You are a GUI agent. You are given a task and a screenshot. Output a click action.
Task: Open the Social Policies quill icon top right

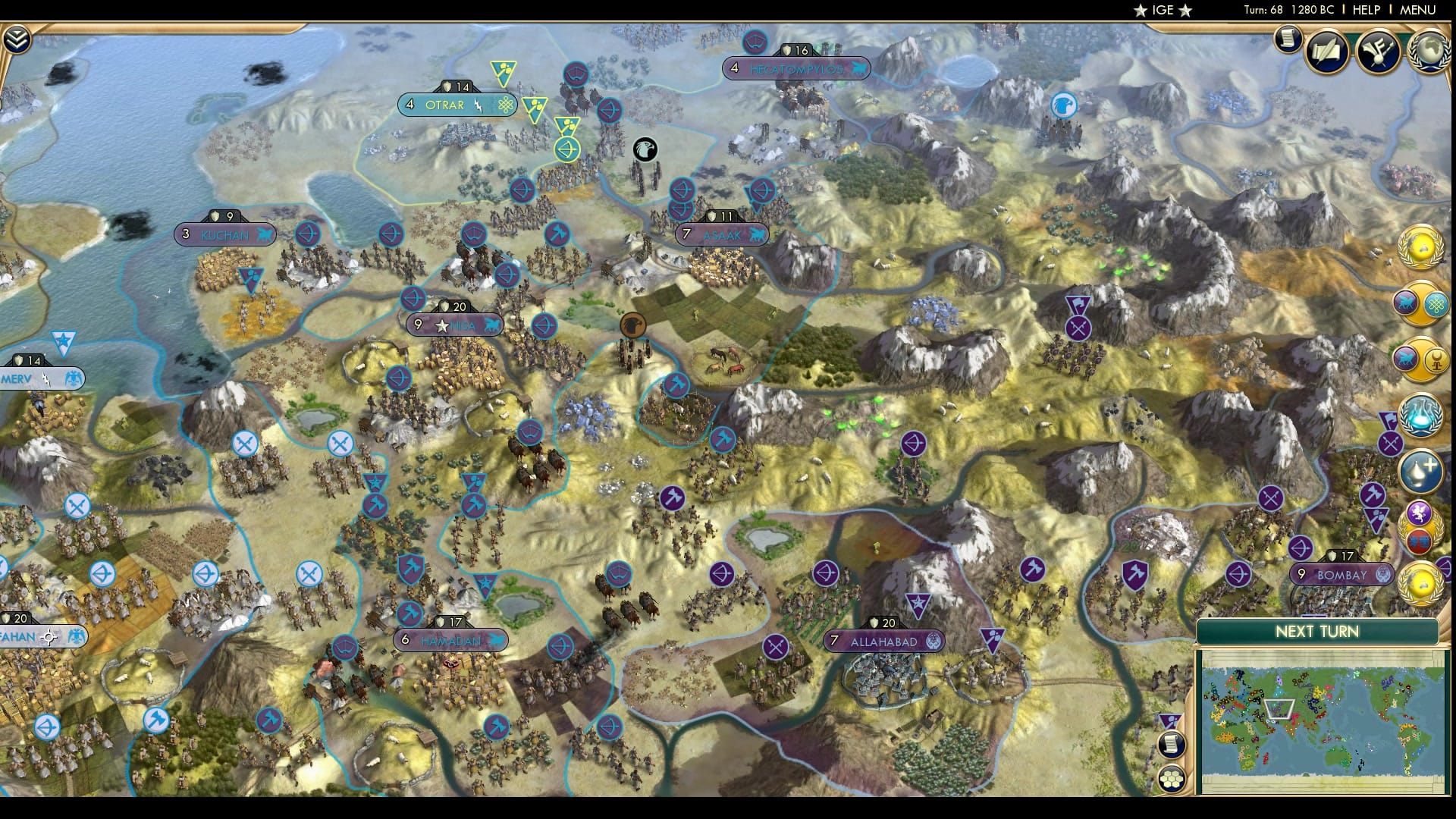point(1327,51)
